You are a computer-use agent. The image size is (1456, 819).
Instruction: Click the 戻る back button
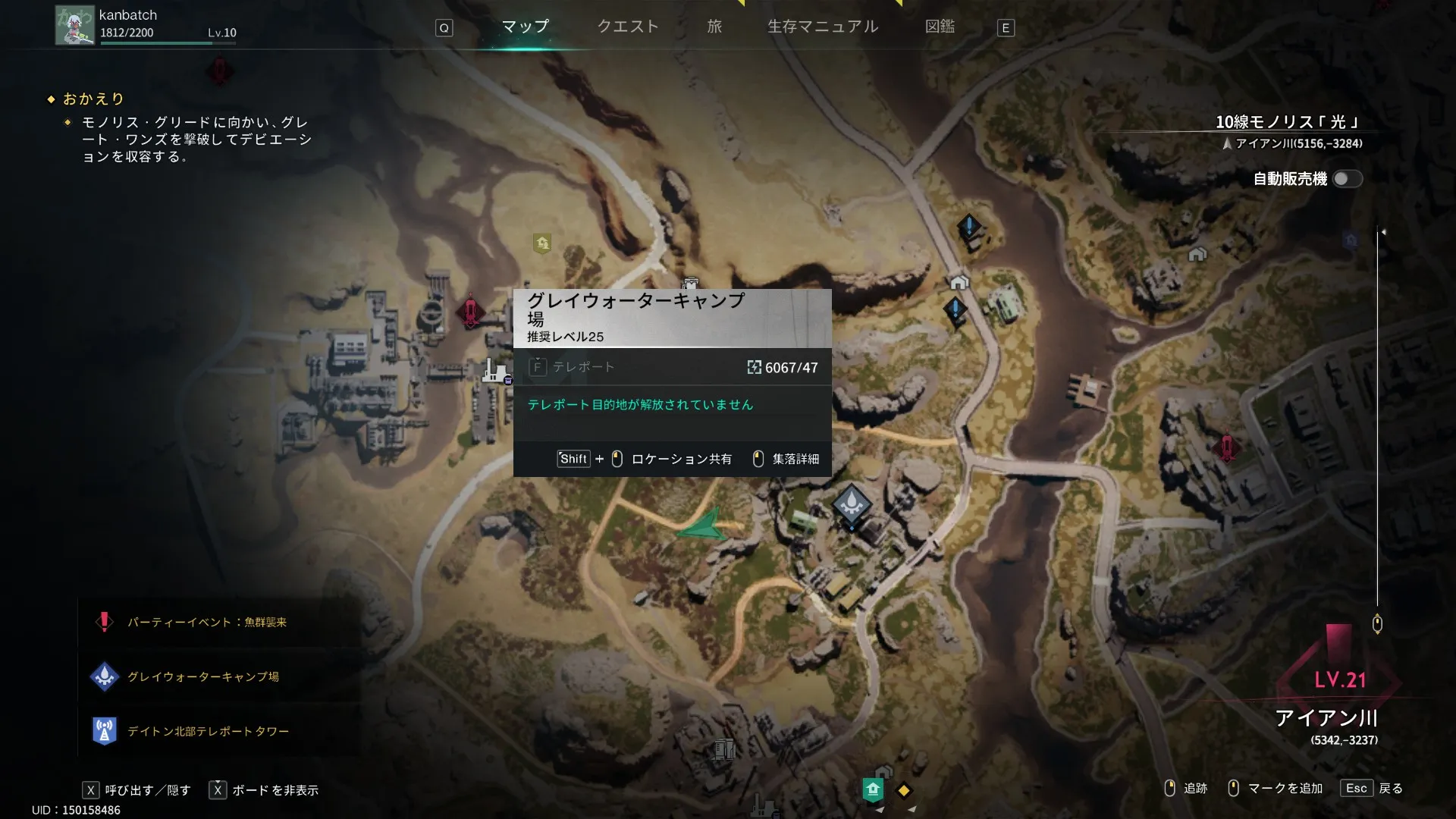1372,788
